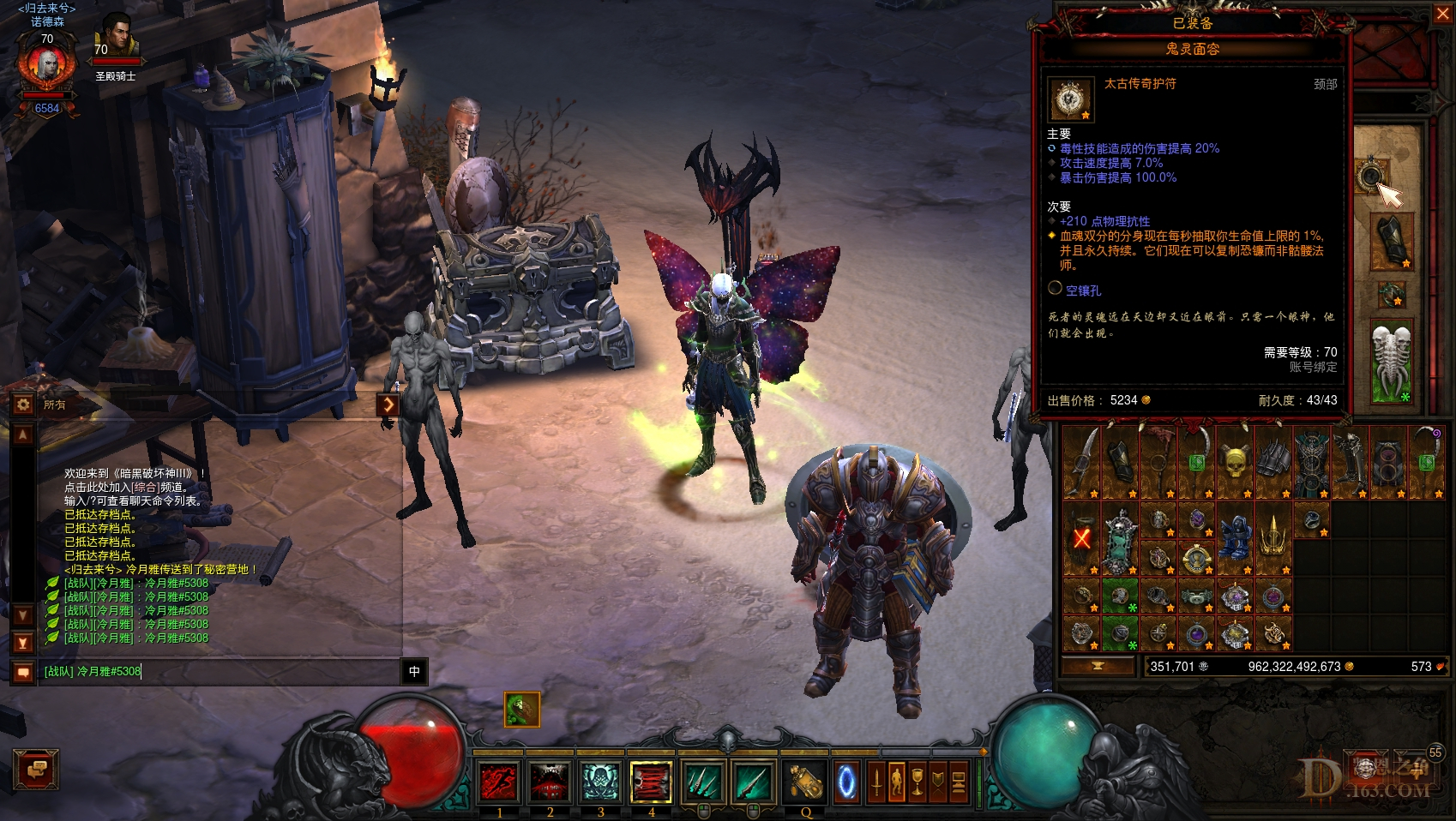Drink the golden potion in the Q slot
The height and width of the screenshot is (821, 1456).
pyautogui.click(x=805, y=782)
